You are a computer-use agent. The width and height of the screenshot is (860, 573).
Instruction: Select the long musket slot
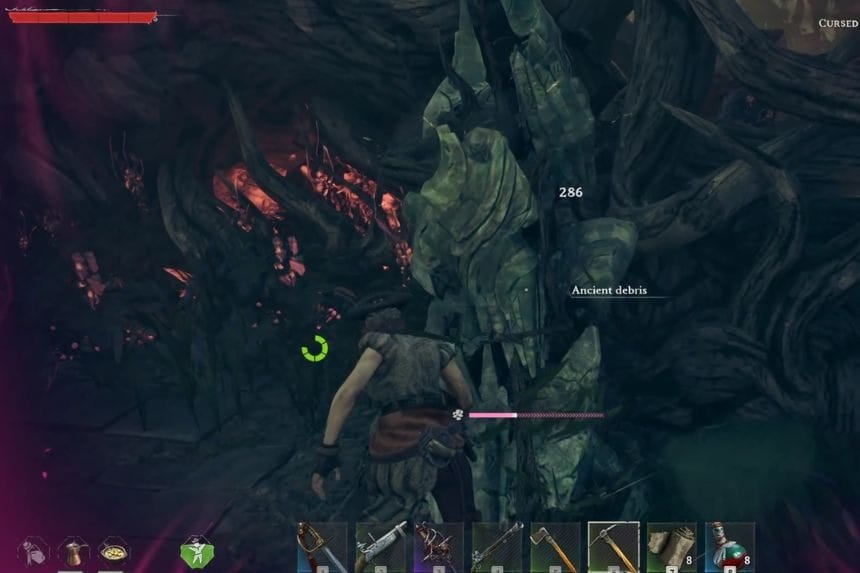[x=497, y=546]
